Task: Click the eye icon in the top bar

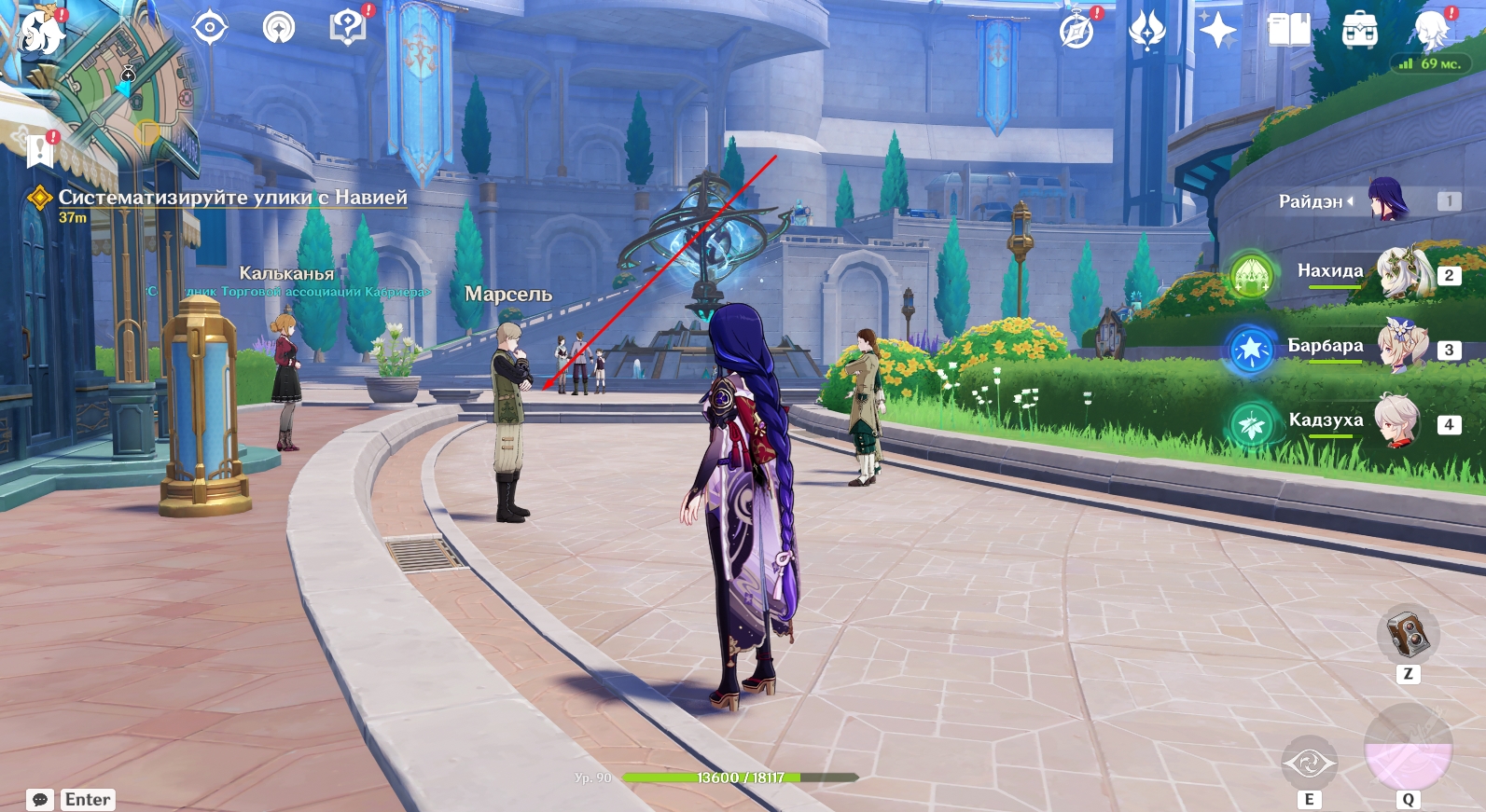Action: coord(210,28)
